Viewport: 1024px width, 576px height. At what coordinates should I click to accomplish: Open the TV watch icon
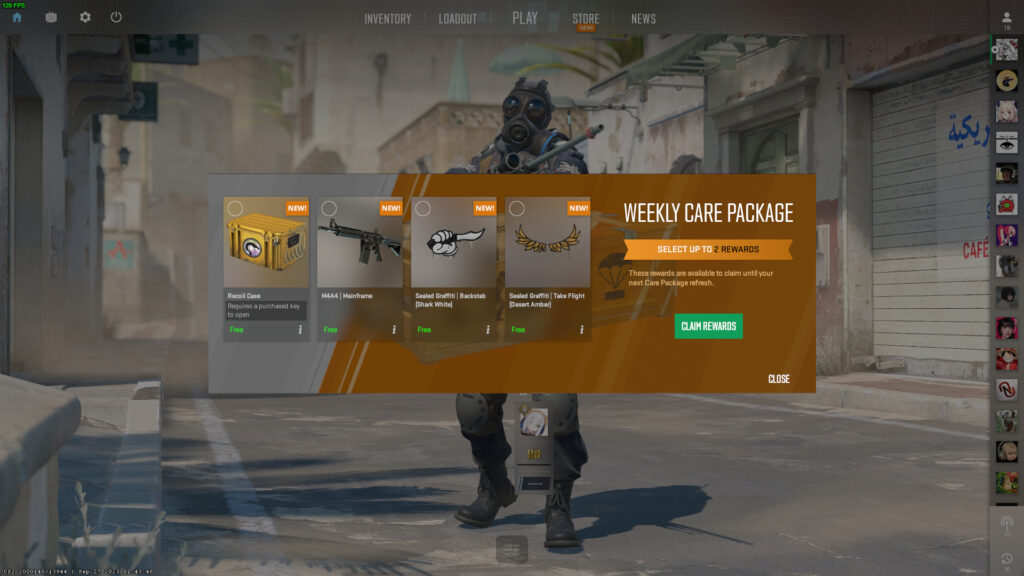(x=51, y=17)
